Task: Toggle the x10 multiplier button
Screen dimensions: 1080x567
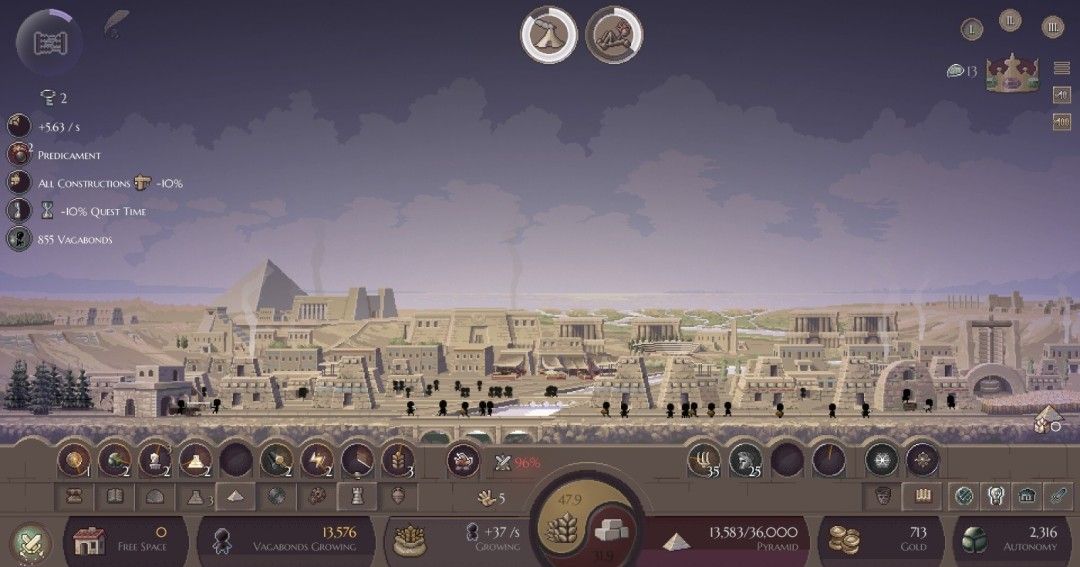Action: pos(1062,95)
